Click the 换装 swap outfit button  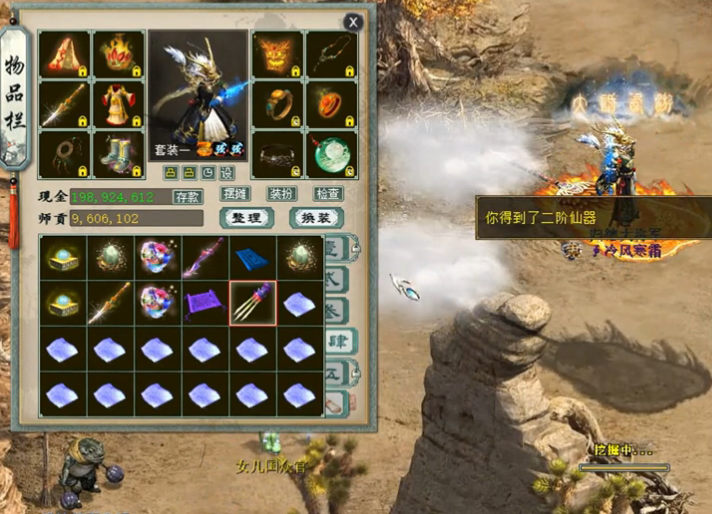click(x=316, y=217)
